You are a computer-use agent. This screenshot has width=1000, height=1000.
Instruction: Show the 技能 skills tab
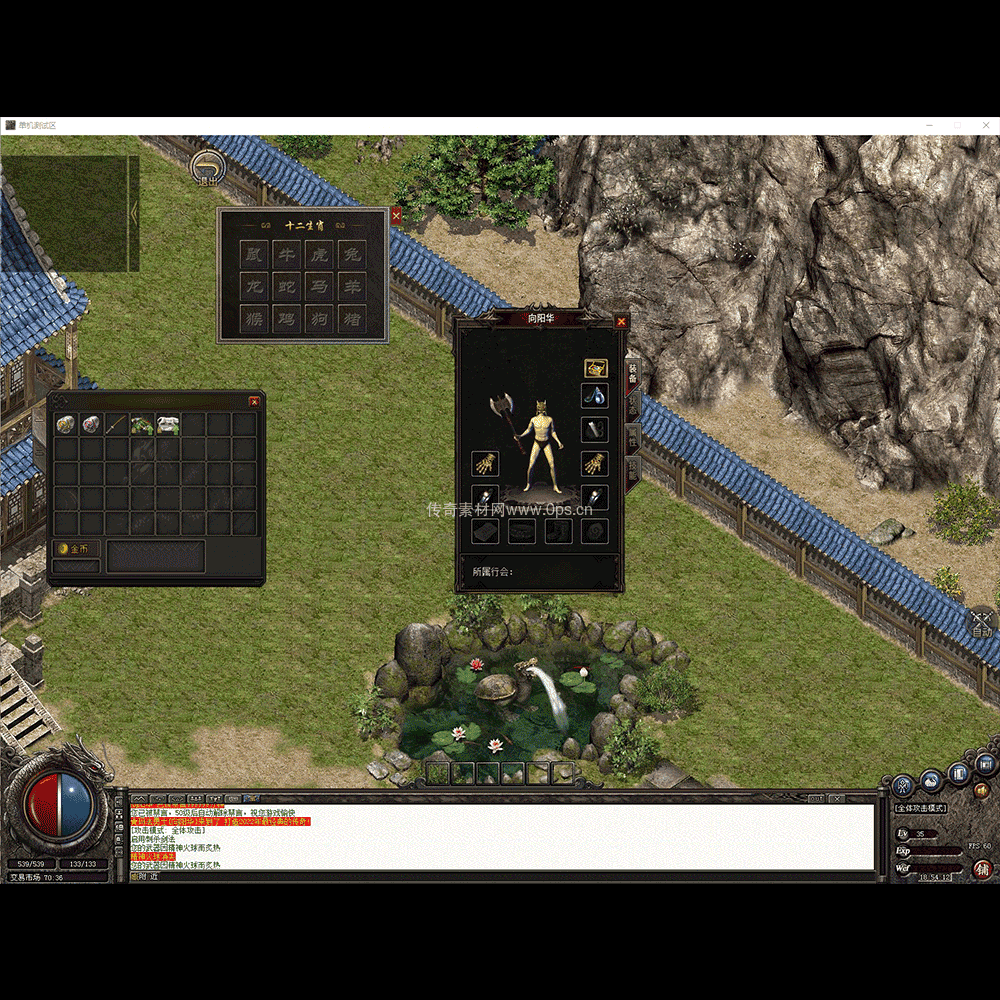pyautogui.click(x=632, y=472)
